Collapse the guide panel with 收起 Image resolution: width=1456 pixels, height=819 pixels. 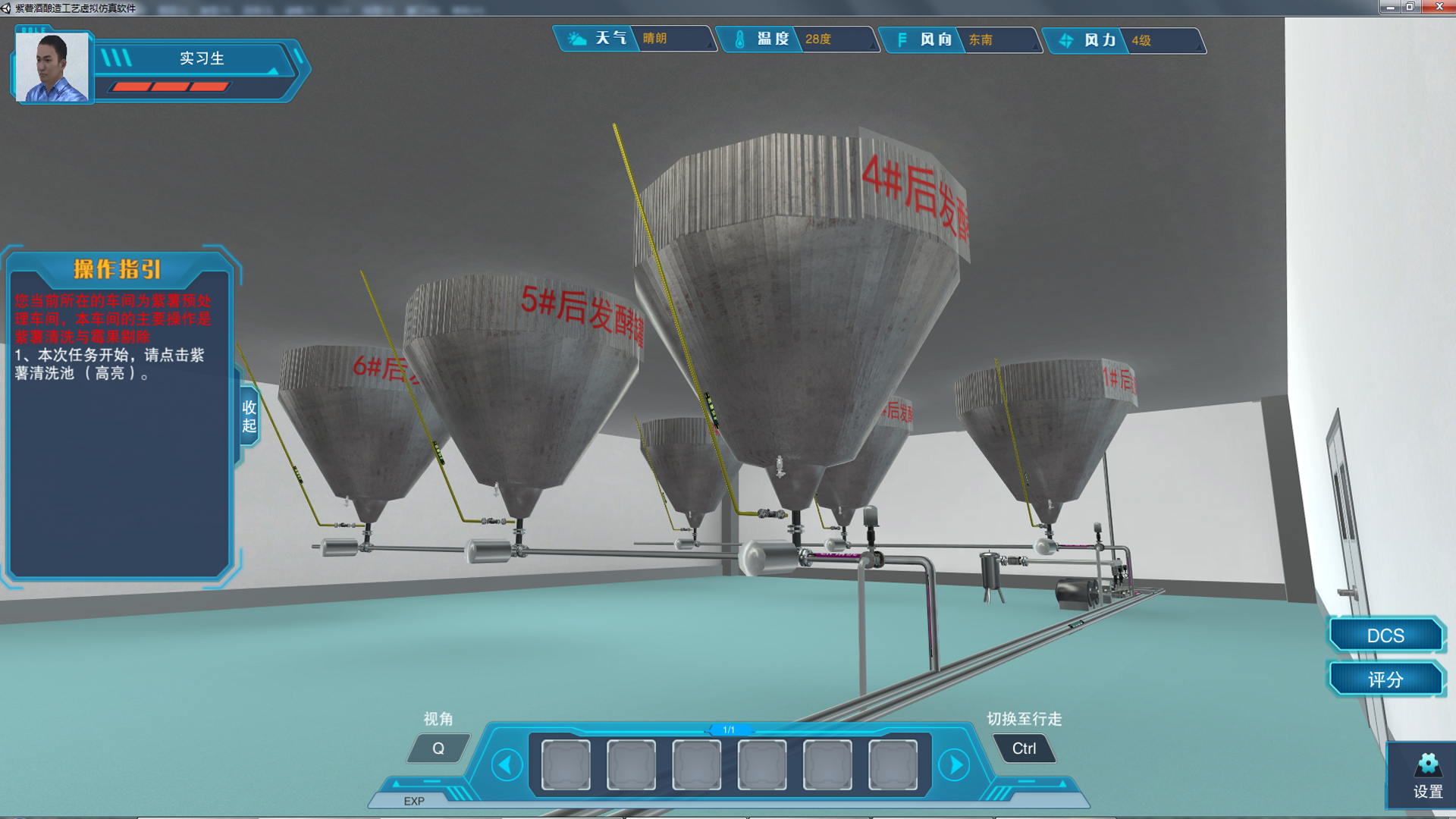click(249, 416)
